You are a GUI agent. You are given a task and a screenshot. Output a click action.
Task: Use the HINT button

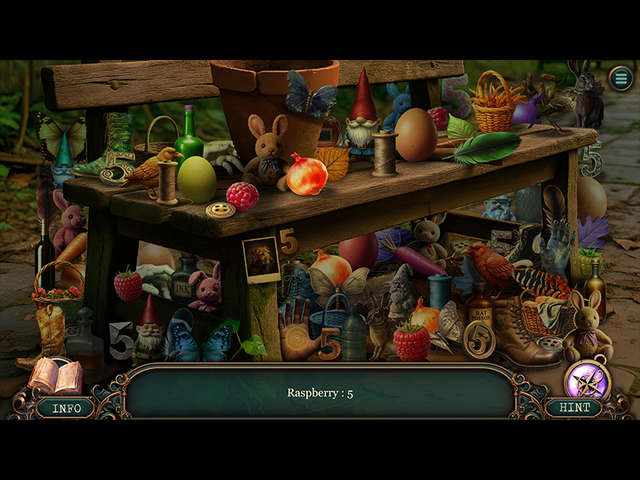point(573,408)
